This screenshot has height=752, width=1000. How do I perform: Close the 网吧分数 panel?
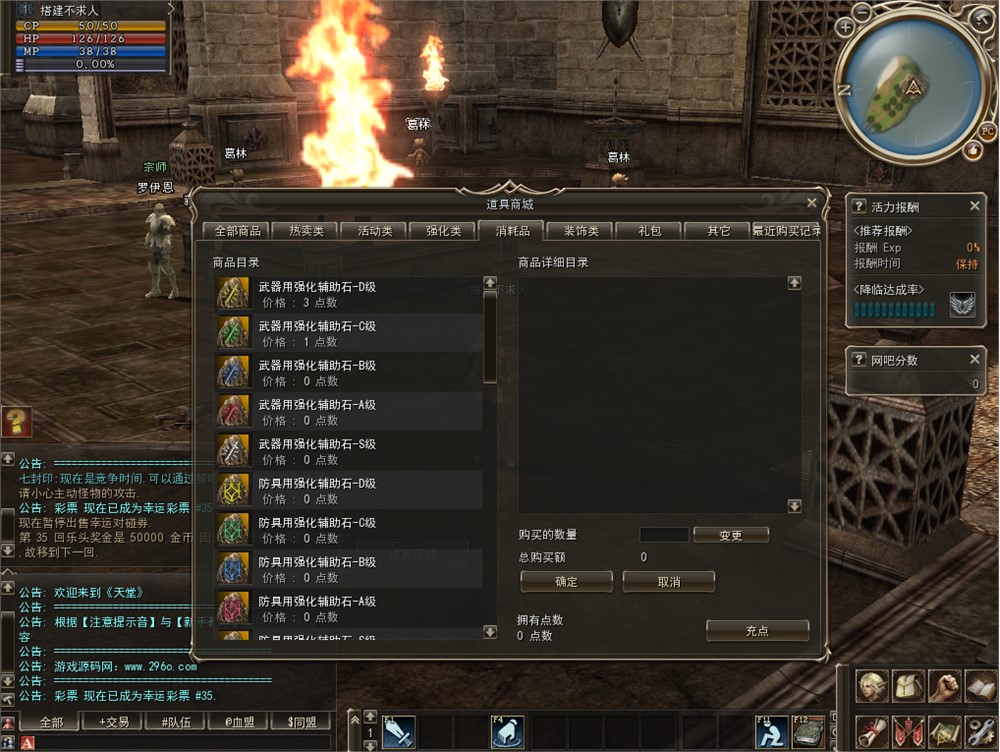tap(975, 359)
